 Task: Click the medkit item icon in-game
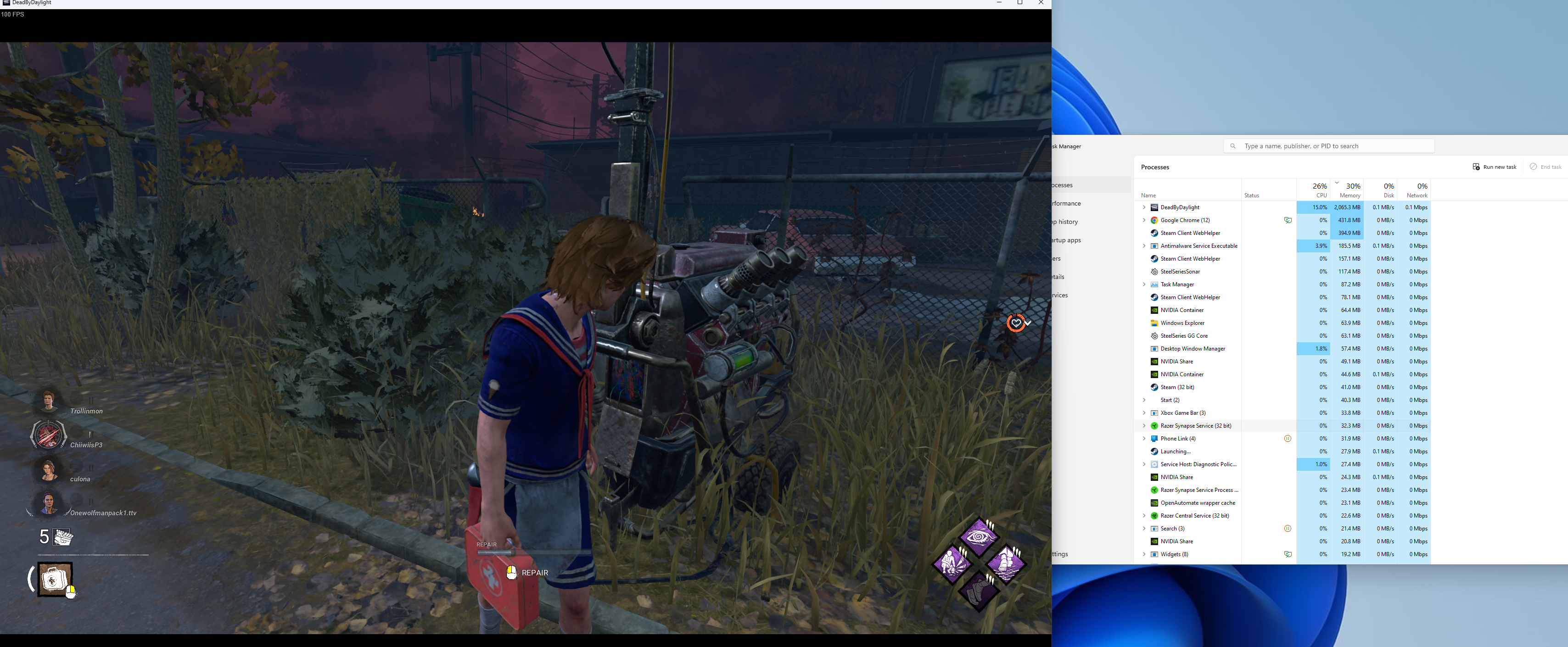tap(54, 579)
